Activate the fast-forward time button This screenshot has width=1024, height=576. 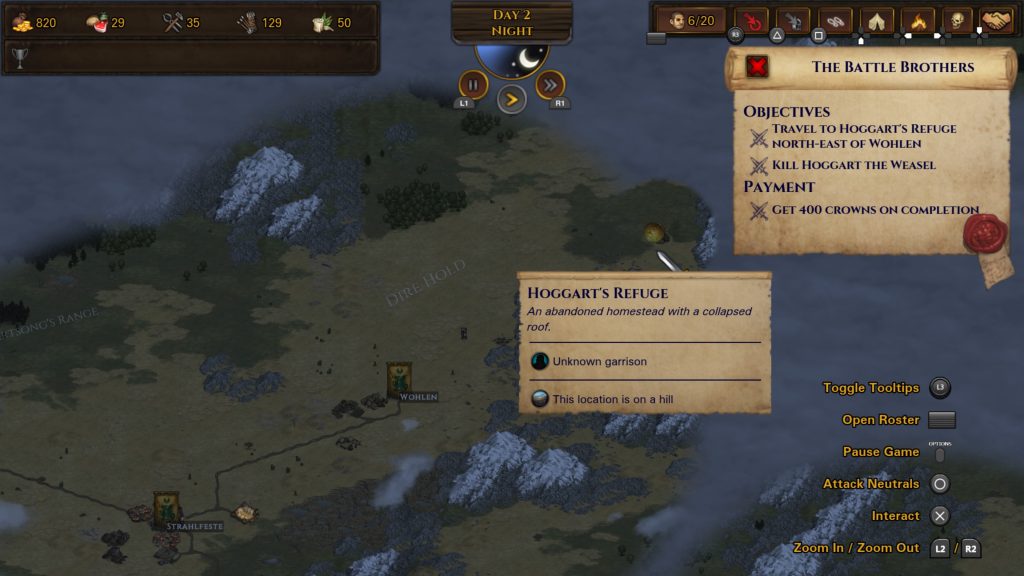click(550, 84)
